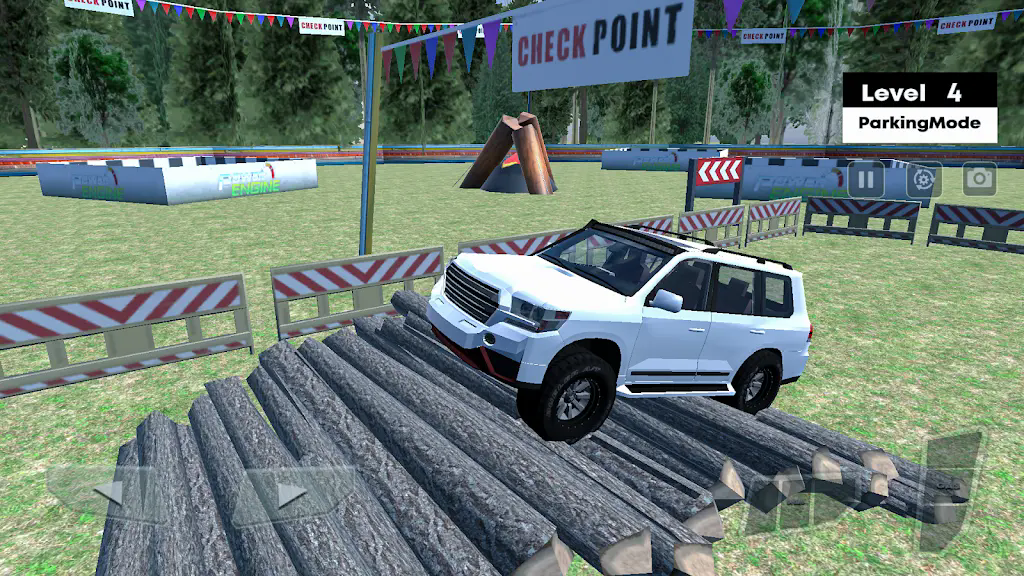Tap the gear icon with circular arrows
The height and width of the screenshot is (576, 1024).
point(923,181)
